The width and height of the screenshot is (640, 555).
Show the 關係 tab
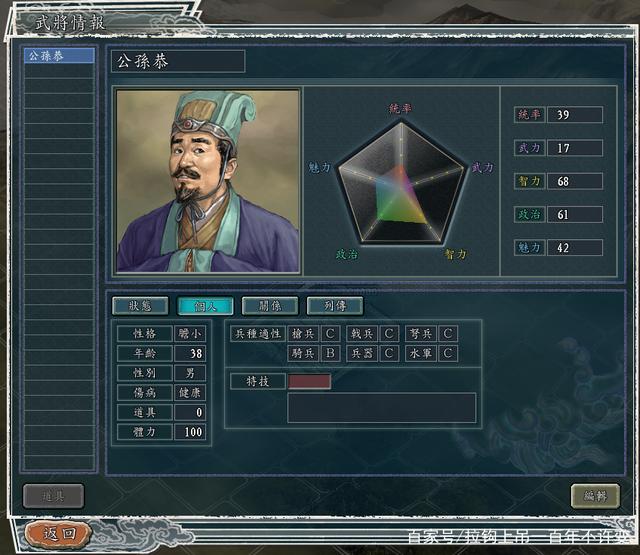pos(269,306)
